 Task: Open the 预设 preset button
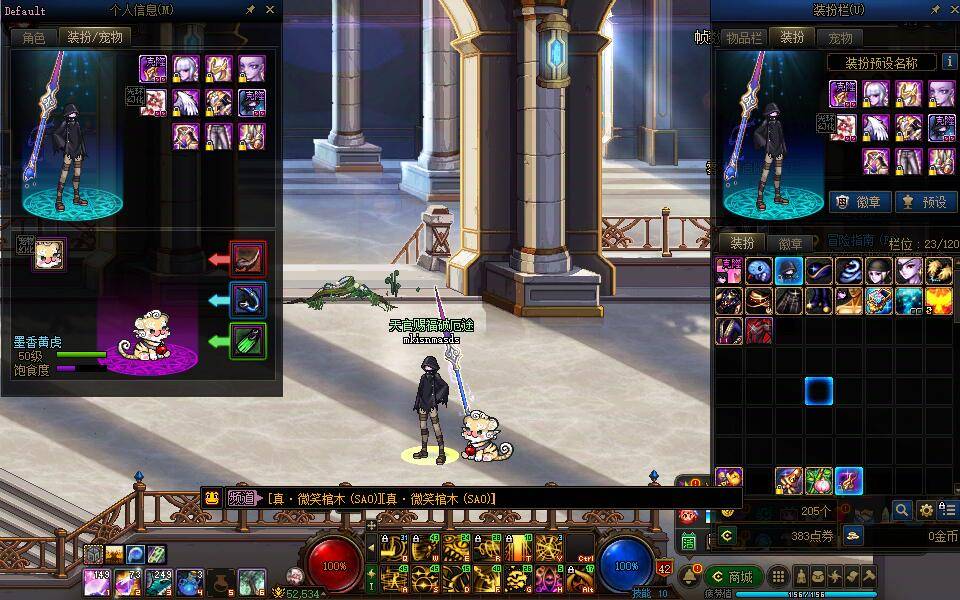point(925,201)
